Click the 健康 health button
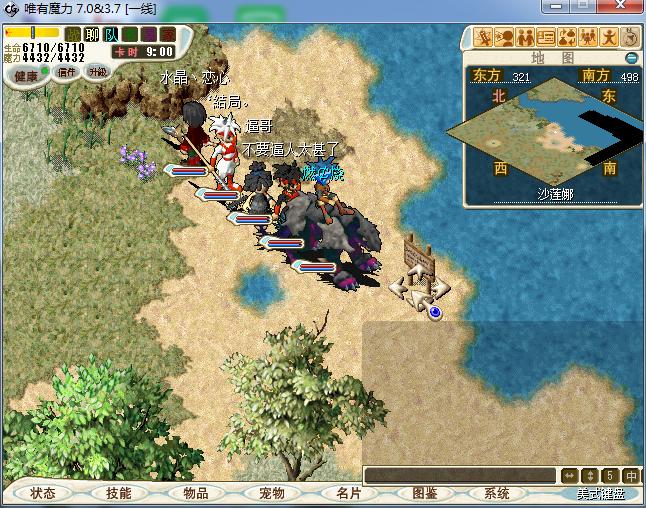646x508 pixels. (x=26, y=75)
